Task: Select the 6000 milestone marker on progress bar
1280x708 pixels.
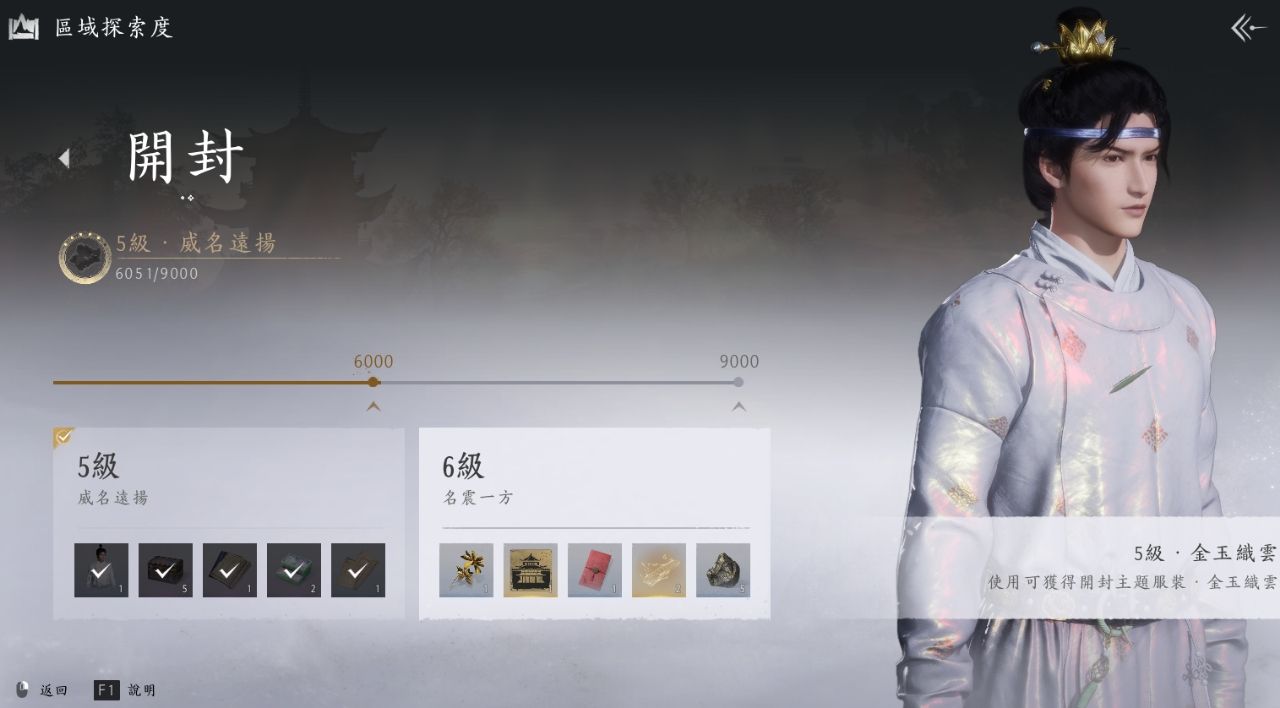Action: coord(373,382)
